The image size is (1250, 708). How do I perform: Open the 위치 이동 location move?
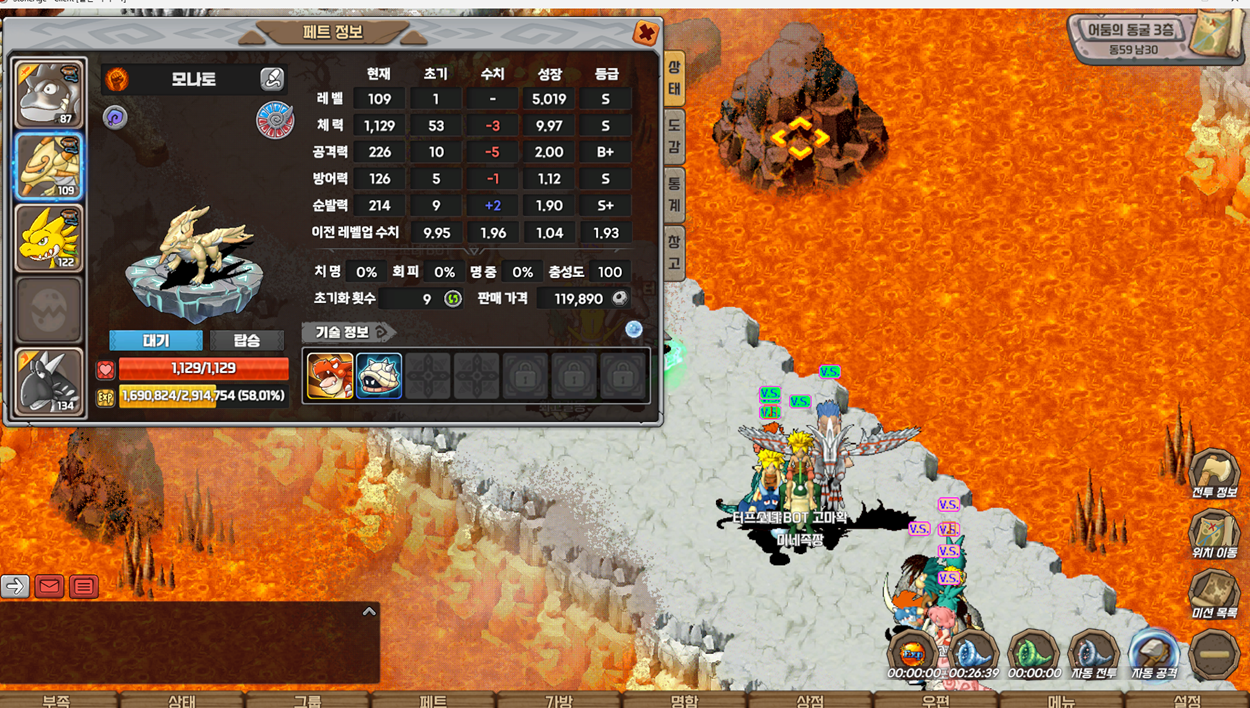tap(1214, 536)
